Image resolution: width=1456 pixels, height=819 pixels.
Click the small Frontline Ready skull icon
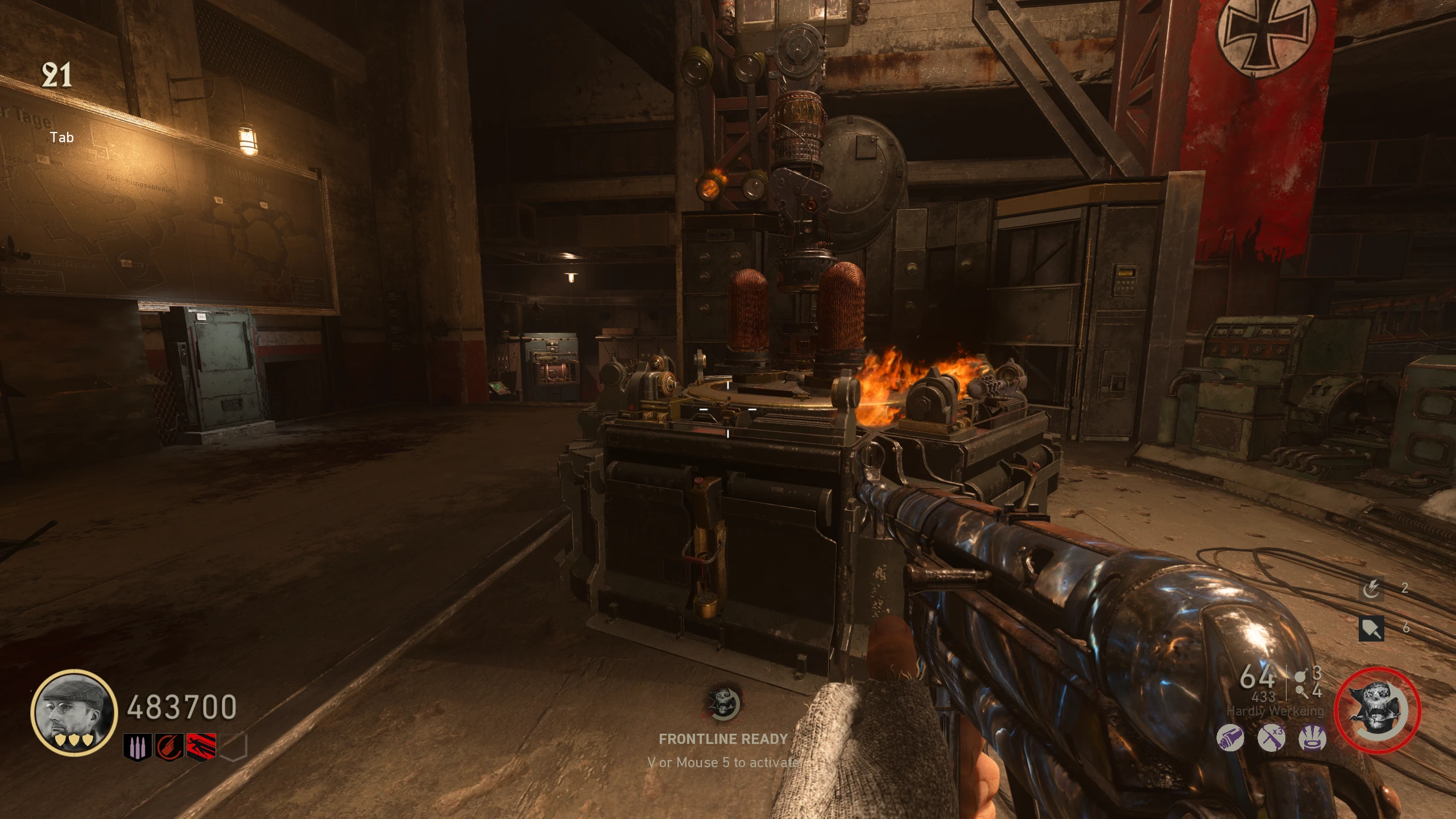(x=723, y=704)
